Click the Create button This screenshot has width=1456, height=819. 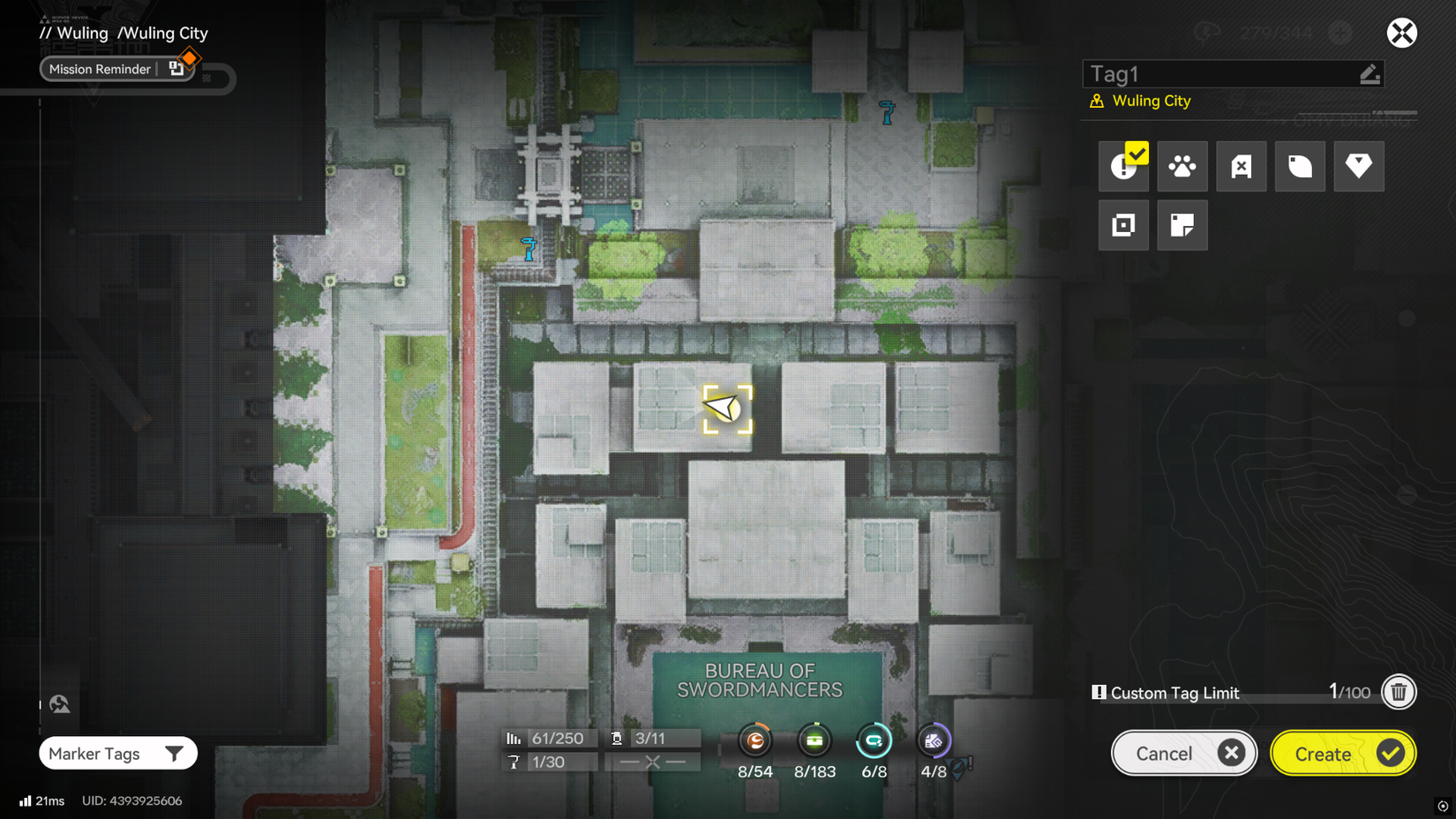click(1342, 753)
